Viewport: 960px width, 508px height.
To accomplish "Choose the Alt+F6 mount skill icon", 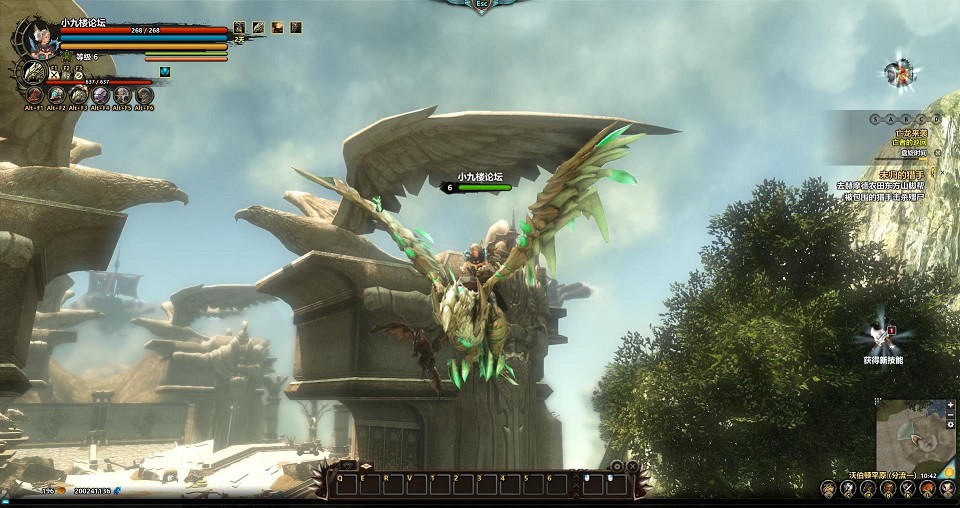I will click(x=144, y=96).
